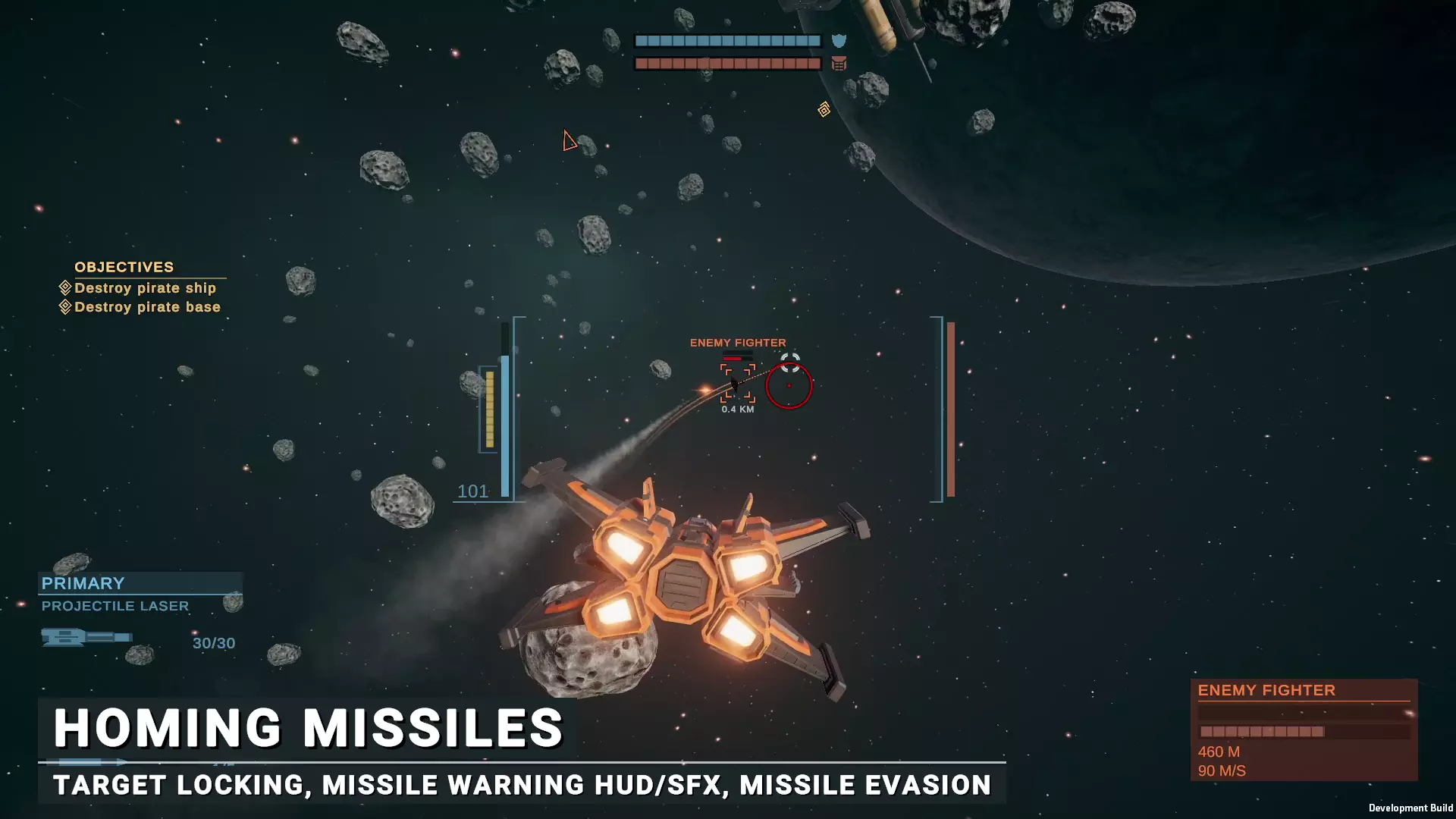Click the red triangular enemy direction indicator
The image size is (1456, 819).
click(570, 141)
